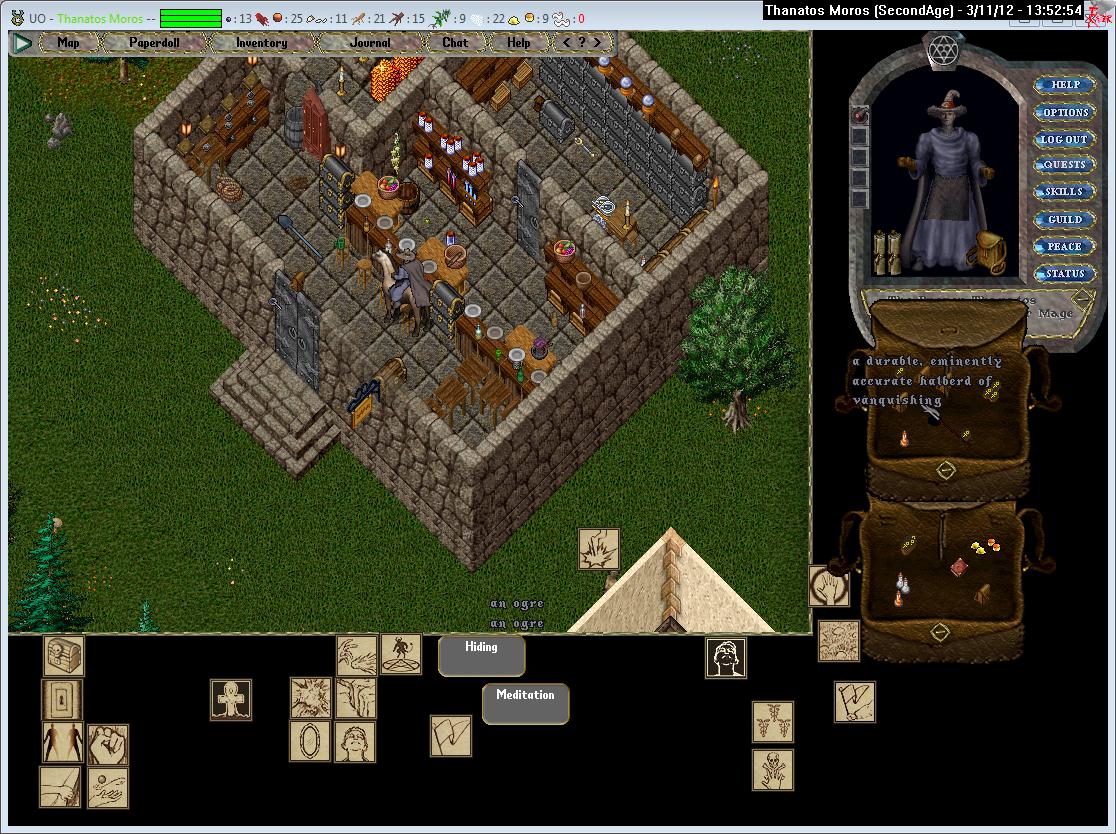This screenshot has width=1116, height=834.
Task: Open the QUESTS button
Action: 1064,165
